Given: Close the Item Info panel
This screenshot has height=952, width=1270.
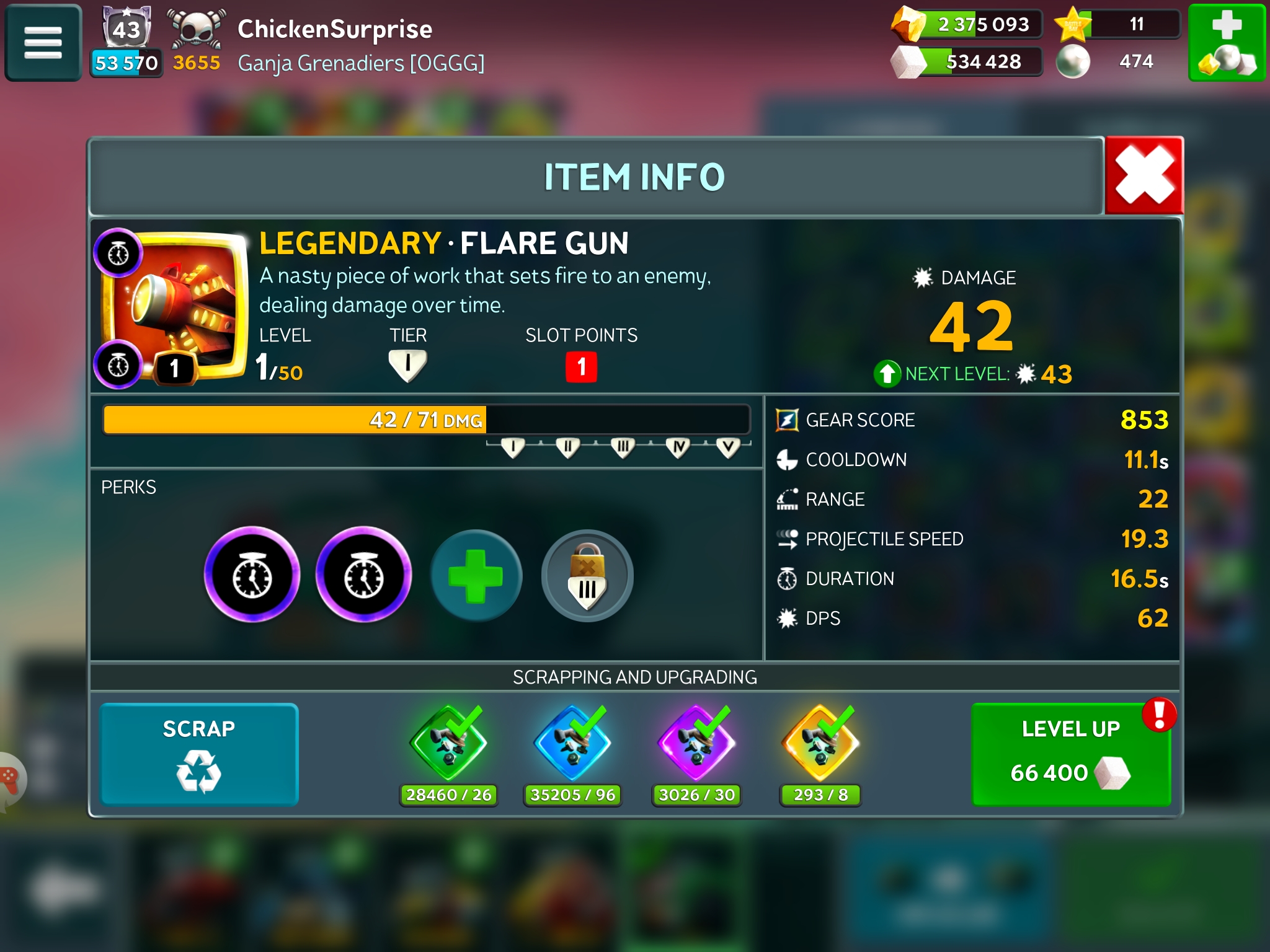Looking at the screenshot, I should [1144, 176].
